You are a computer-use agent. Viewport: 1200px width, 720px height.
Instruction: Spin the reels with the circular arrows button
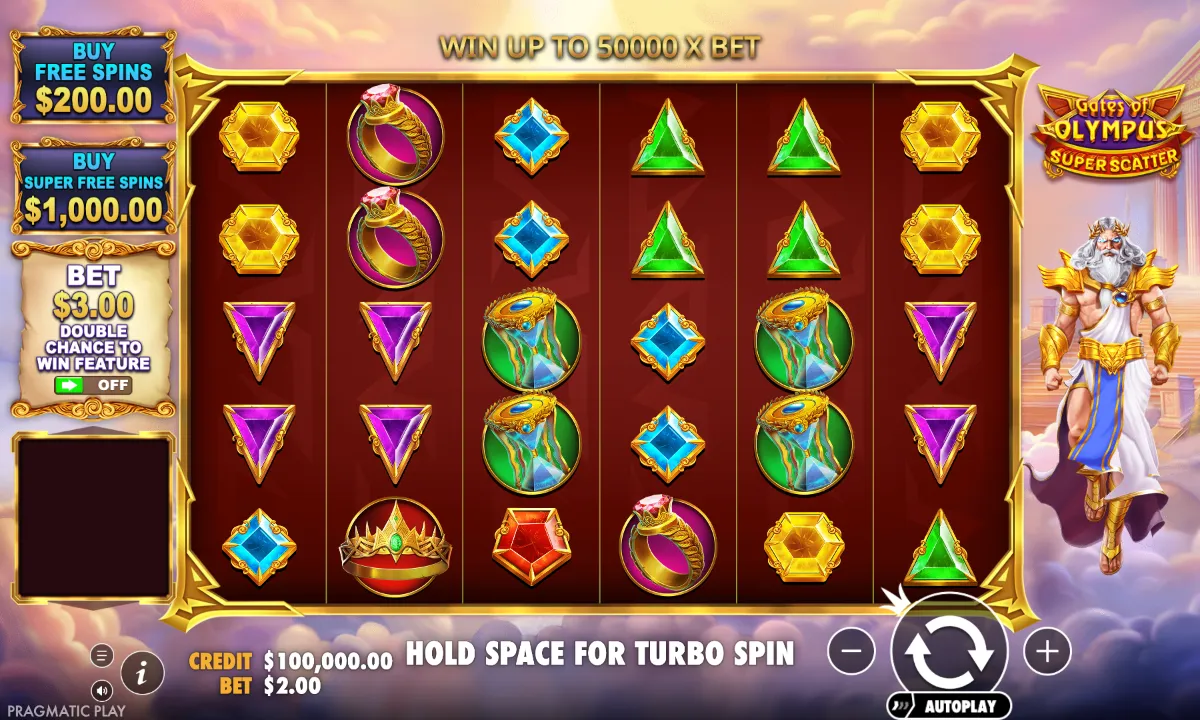coord(949,651)
